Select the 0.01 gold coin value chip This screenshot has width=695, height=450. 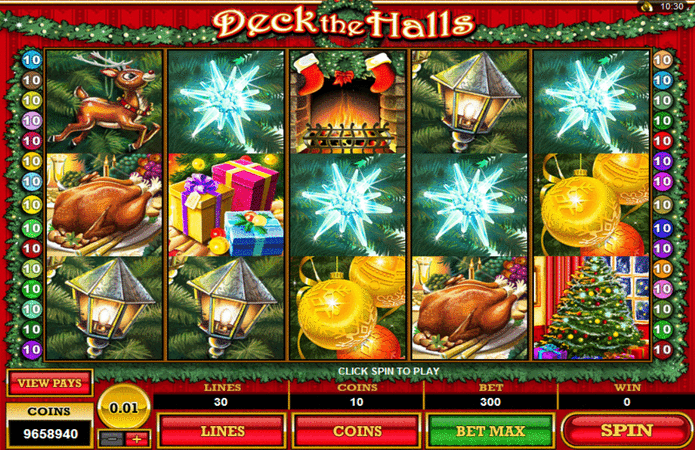point(124,408)
